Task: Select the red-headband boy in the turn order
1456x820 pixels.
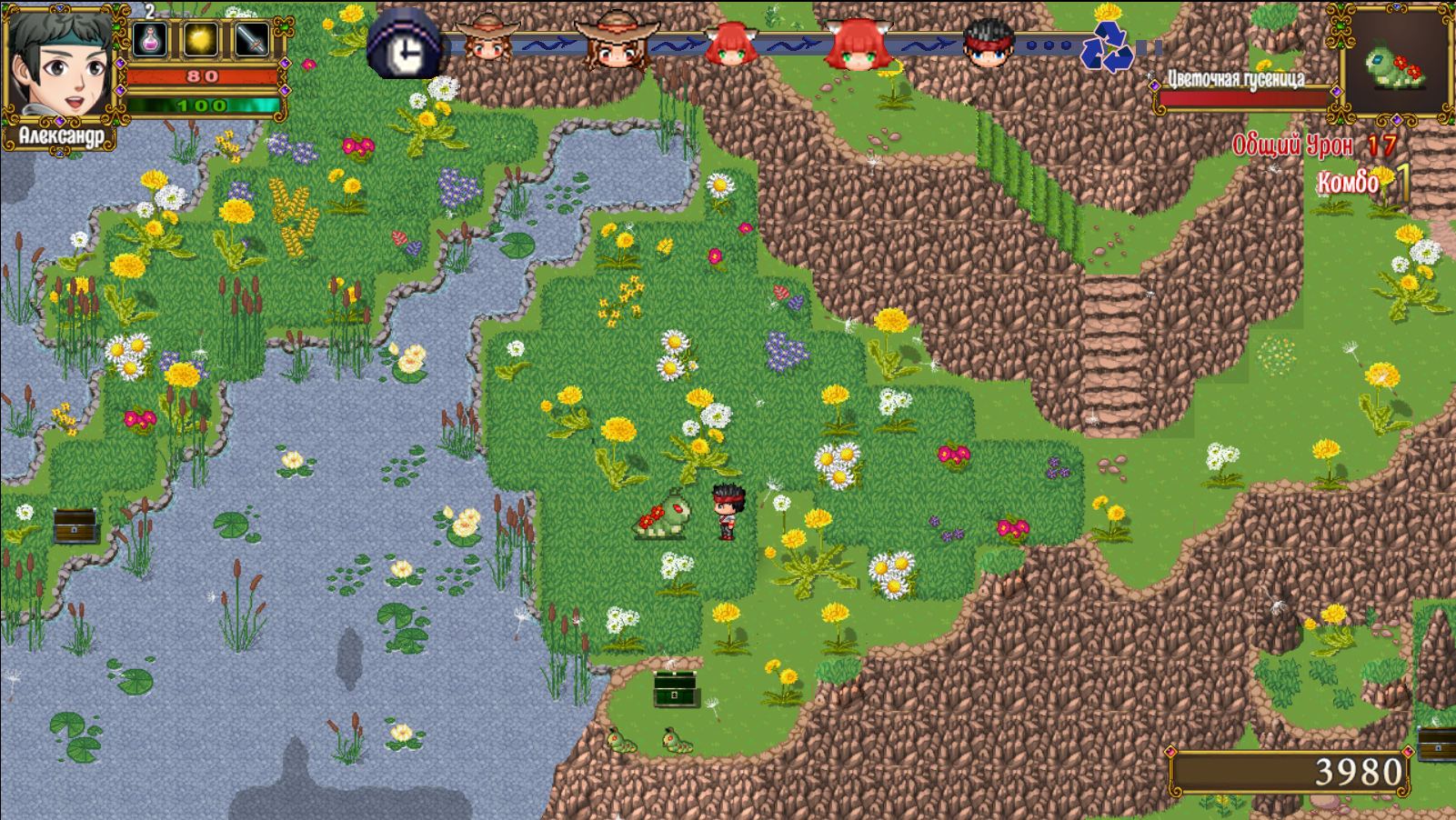Action: pos(988,44)
